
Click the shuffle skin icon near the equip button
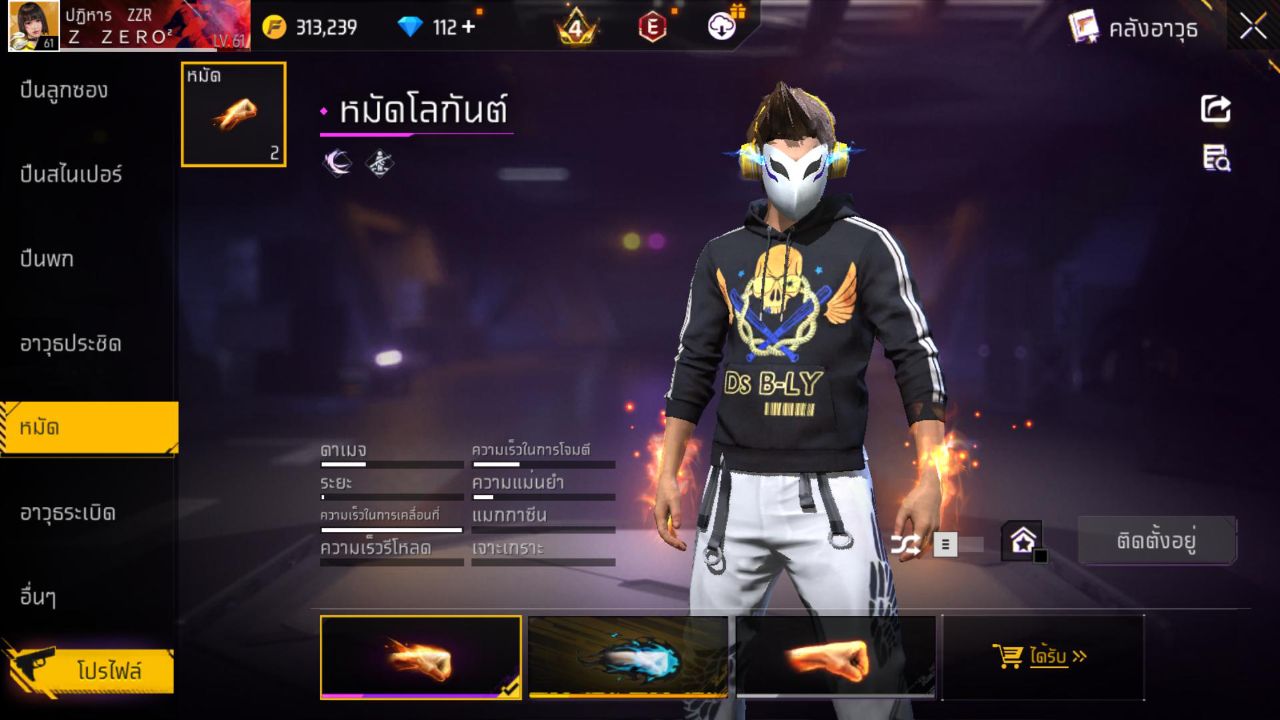tap(905, 543)
